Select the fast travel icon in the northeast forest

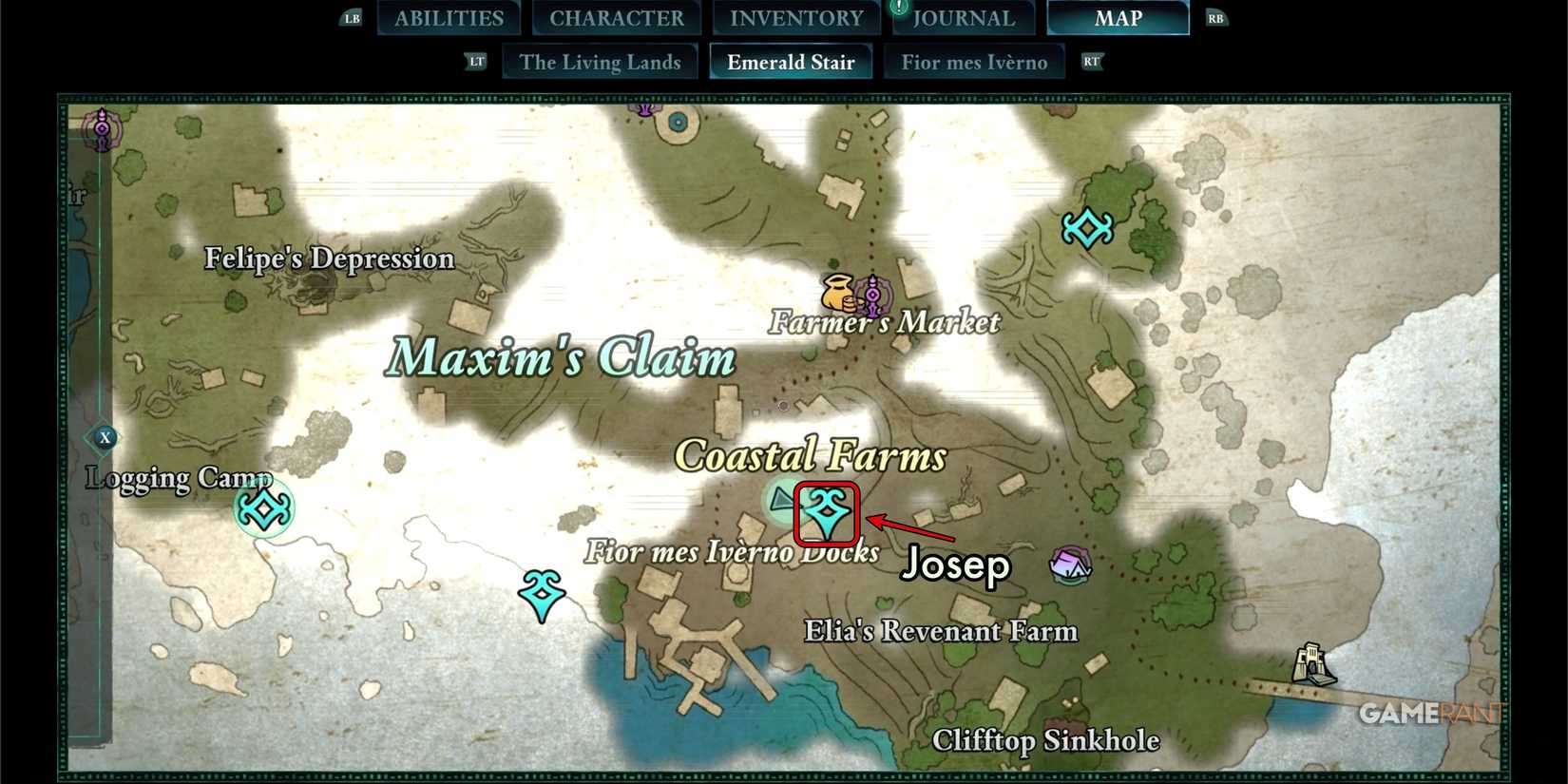1088,228
